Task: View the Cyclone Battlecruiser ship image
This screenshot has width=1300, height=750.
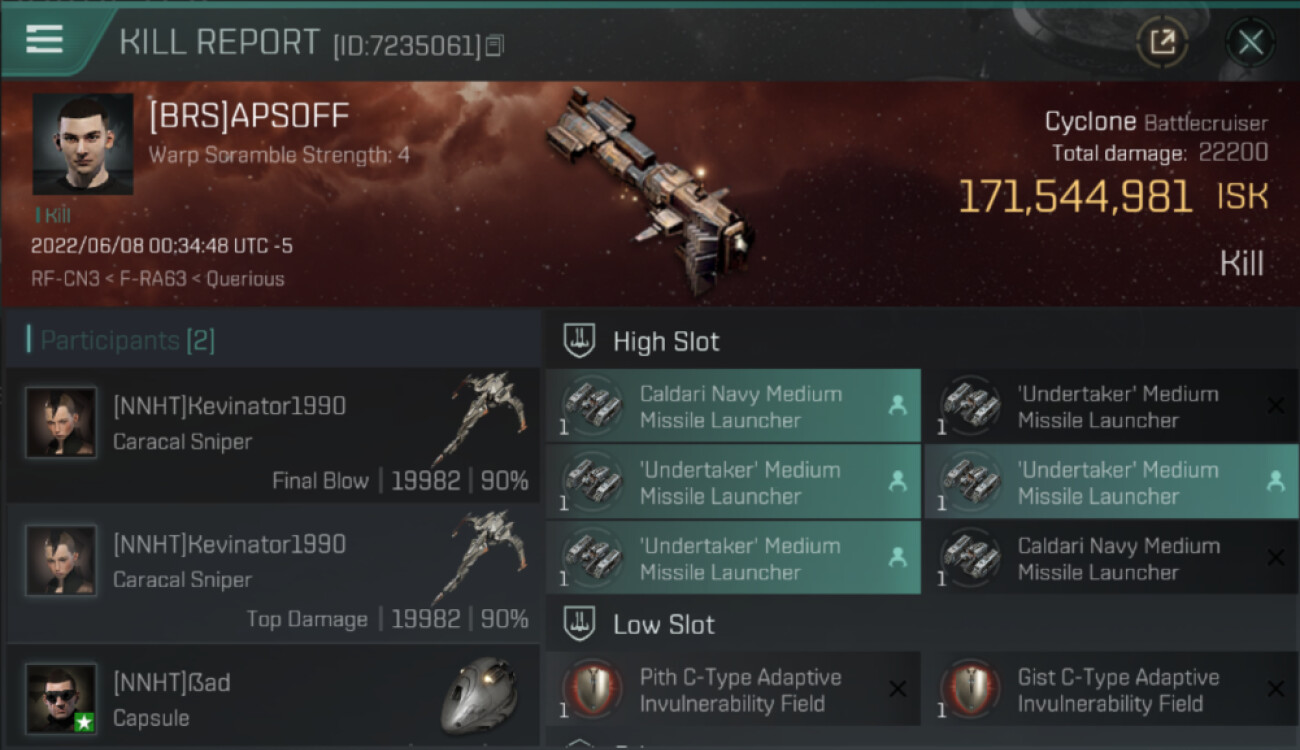Action: point(650,190)
